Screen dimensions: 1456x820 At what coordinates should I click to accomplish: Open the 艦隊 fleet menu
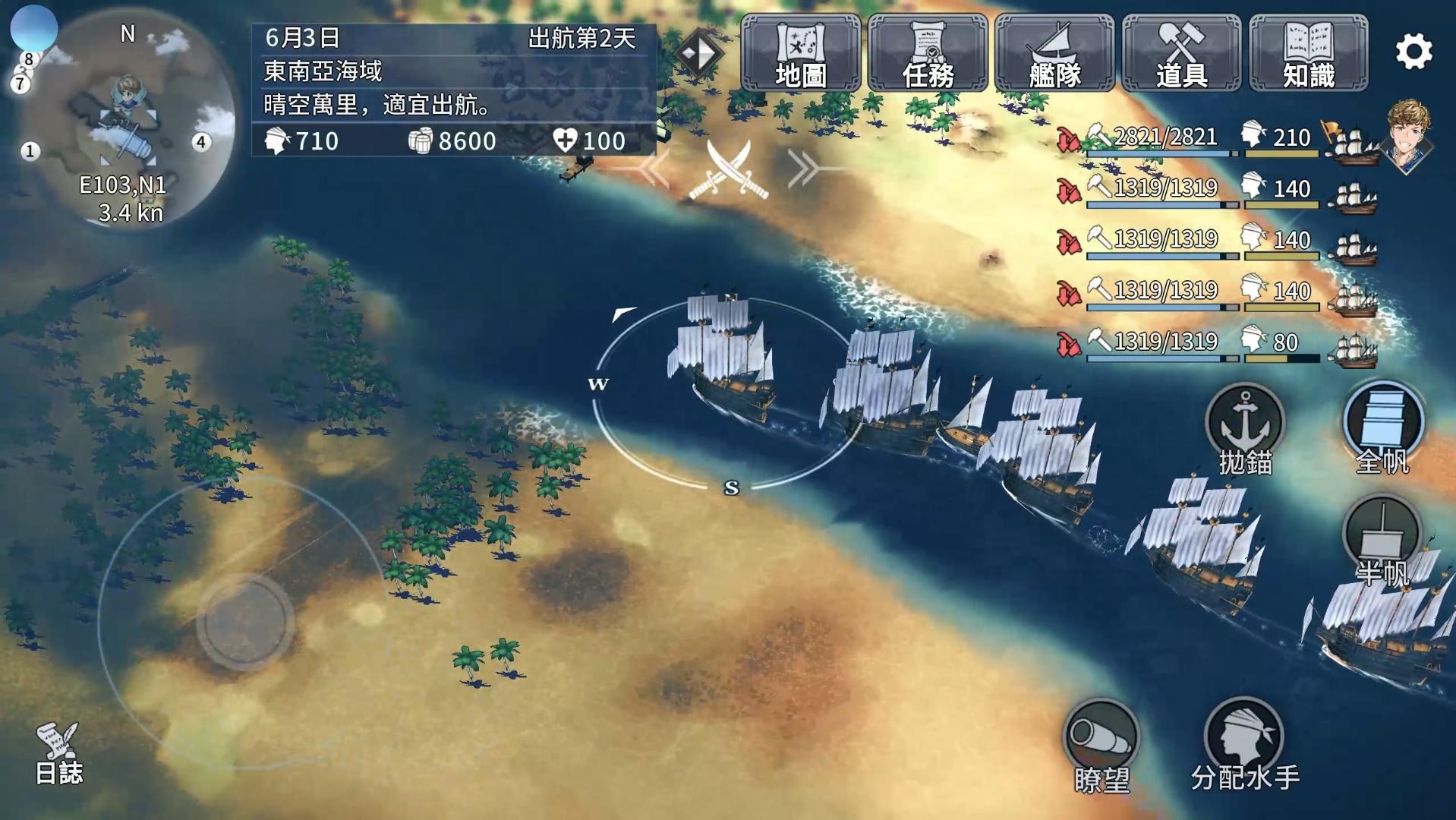coord(1054,53)
